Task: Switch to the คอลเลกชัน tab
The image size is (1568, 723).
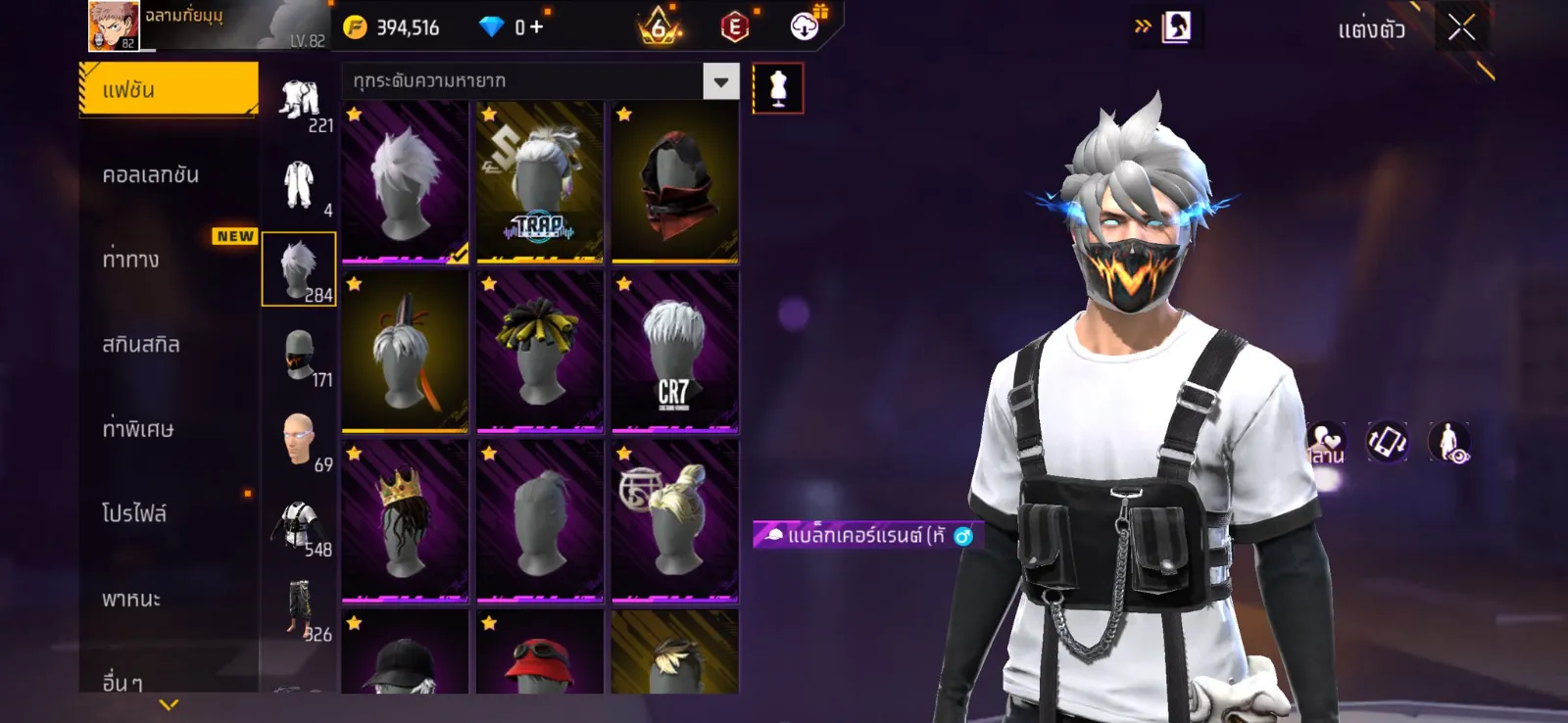Action: pos(151,174)
